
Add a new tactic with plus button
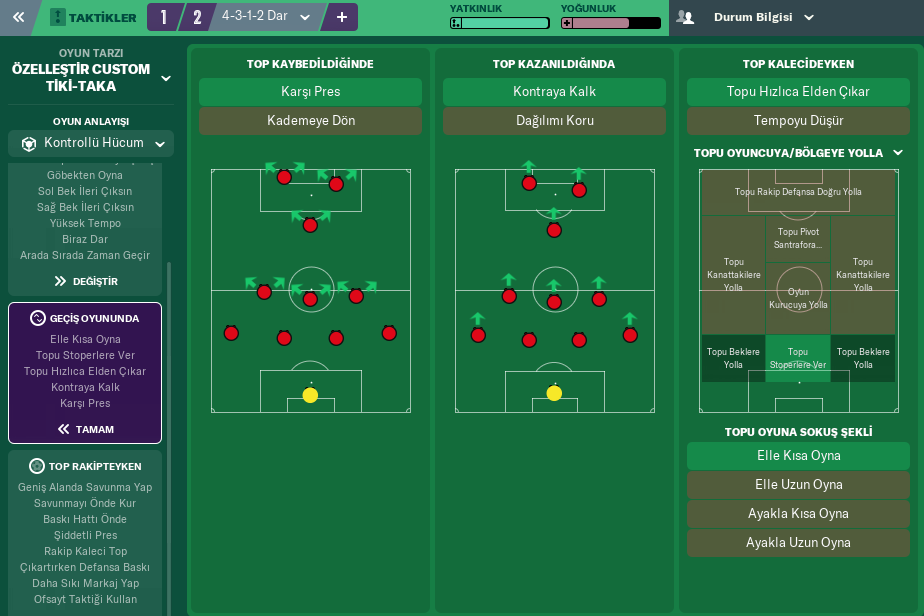coord(341,17)
